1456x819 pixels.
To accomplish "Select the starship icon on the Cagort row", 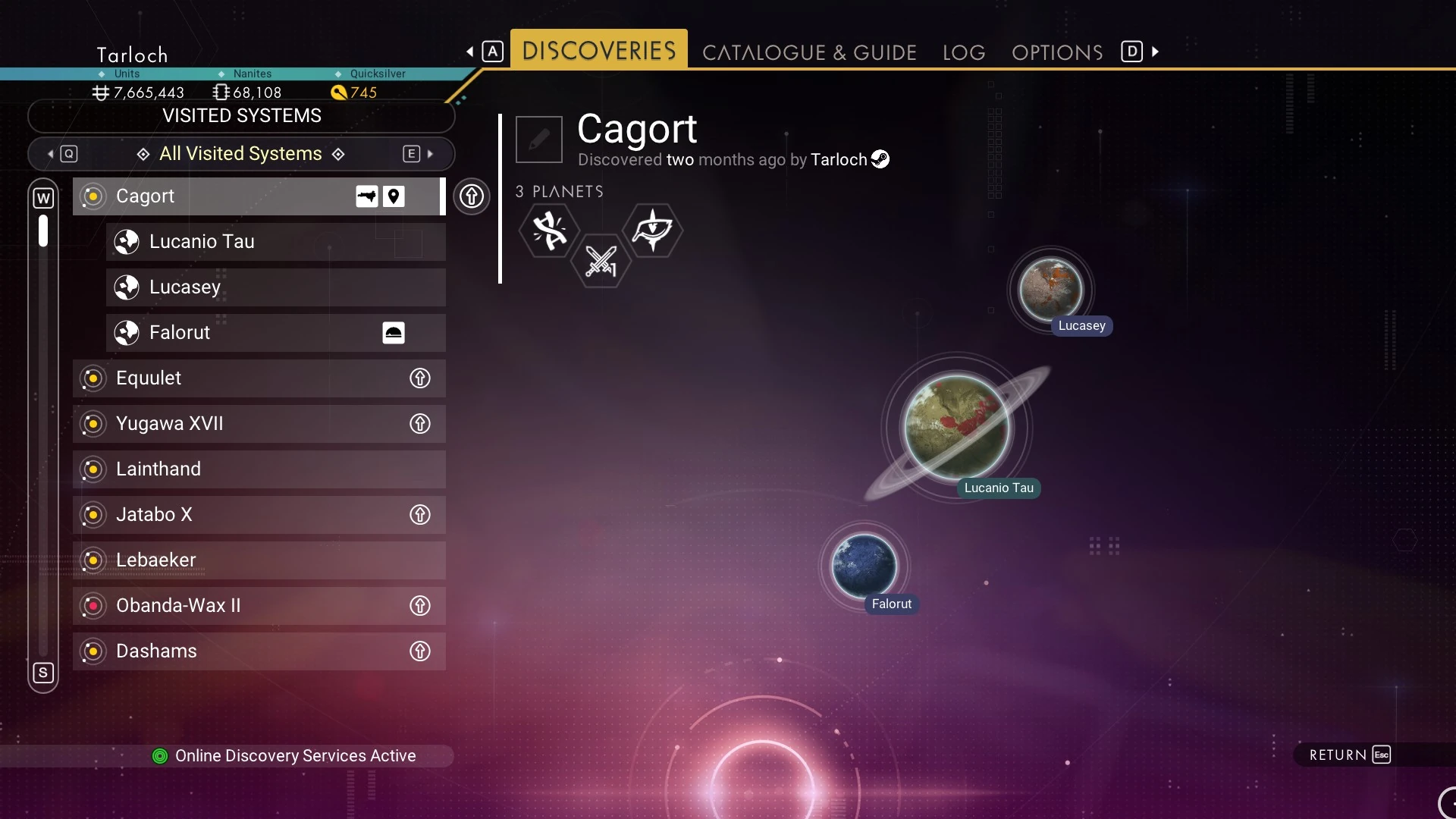I will point(366,196).
